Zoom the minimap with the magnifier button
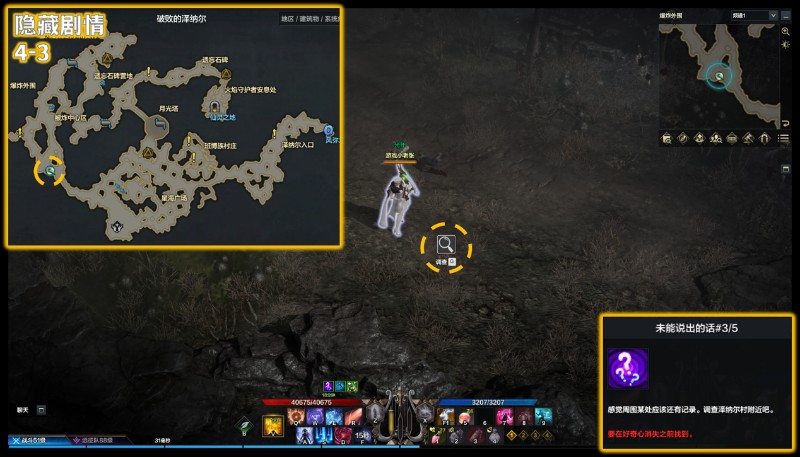Screen dimensions: 800x457 click(786, 32)
